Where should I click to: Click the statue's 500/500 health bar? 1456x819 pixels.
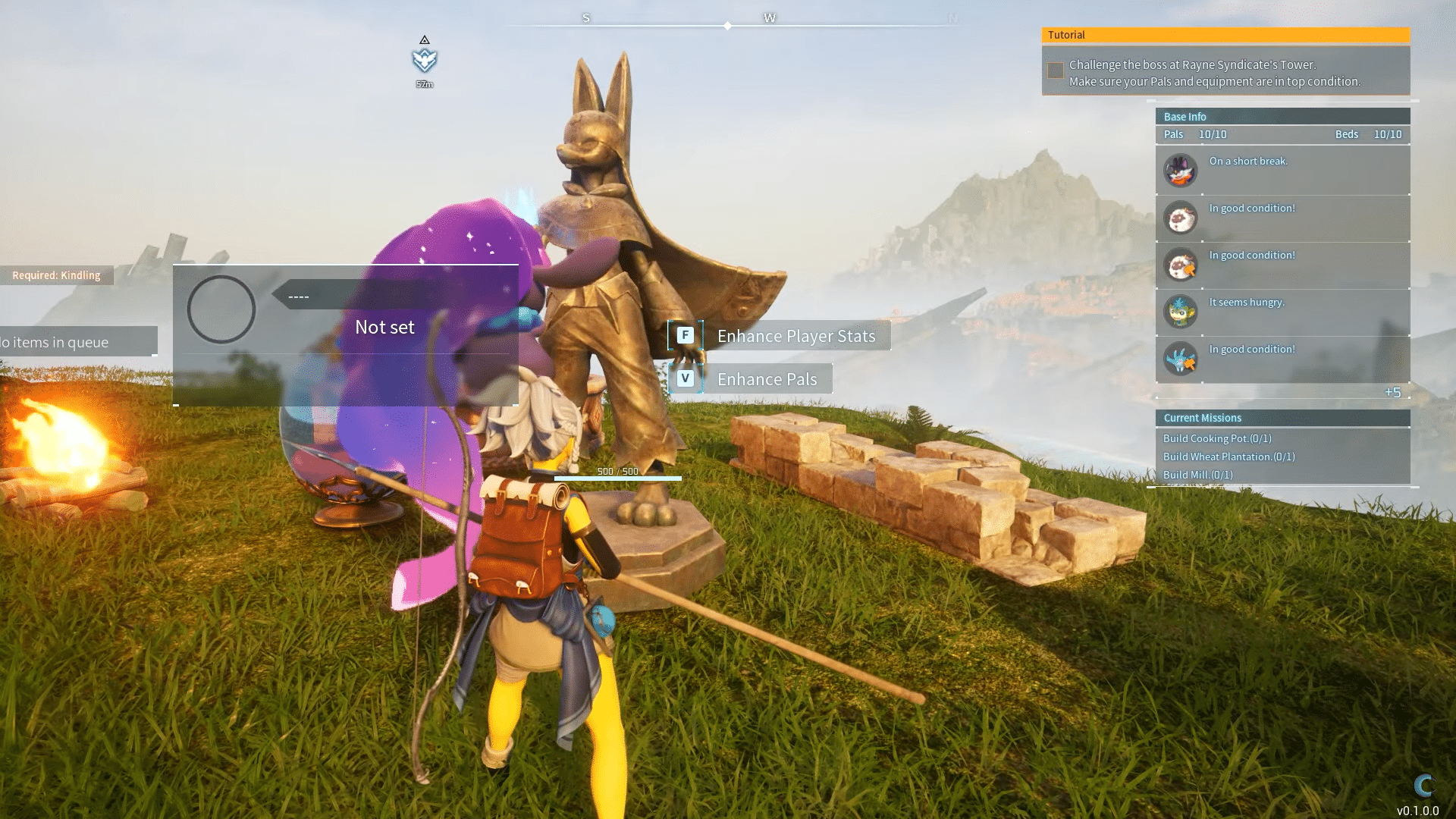point(617,479)
